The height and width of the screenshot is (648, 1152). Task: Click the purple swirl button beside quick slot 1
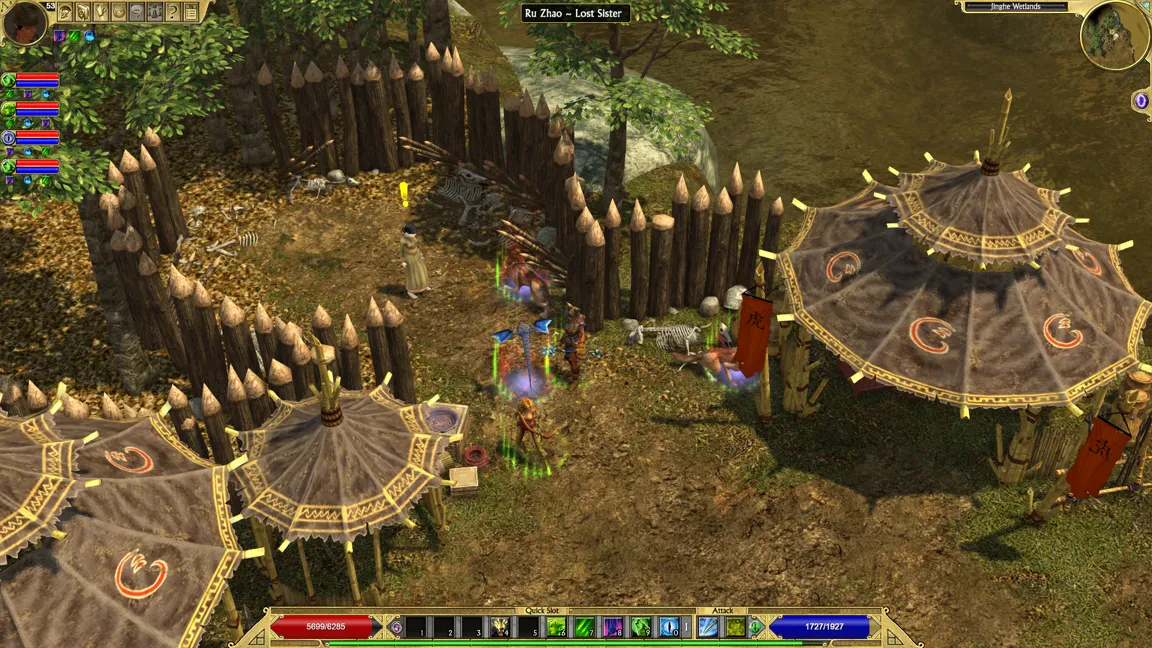coord(396,627)
